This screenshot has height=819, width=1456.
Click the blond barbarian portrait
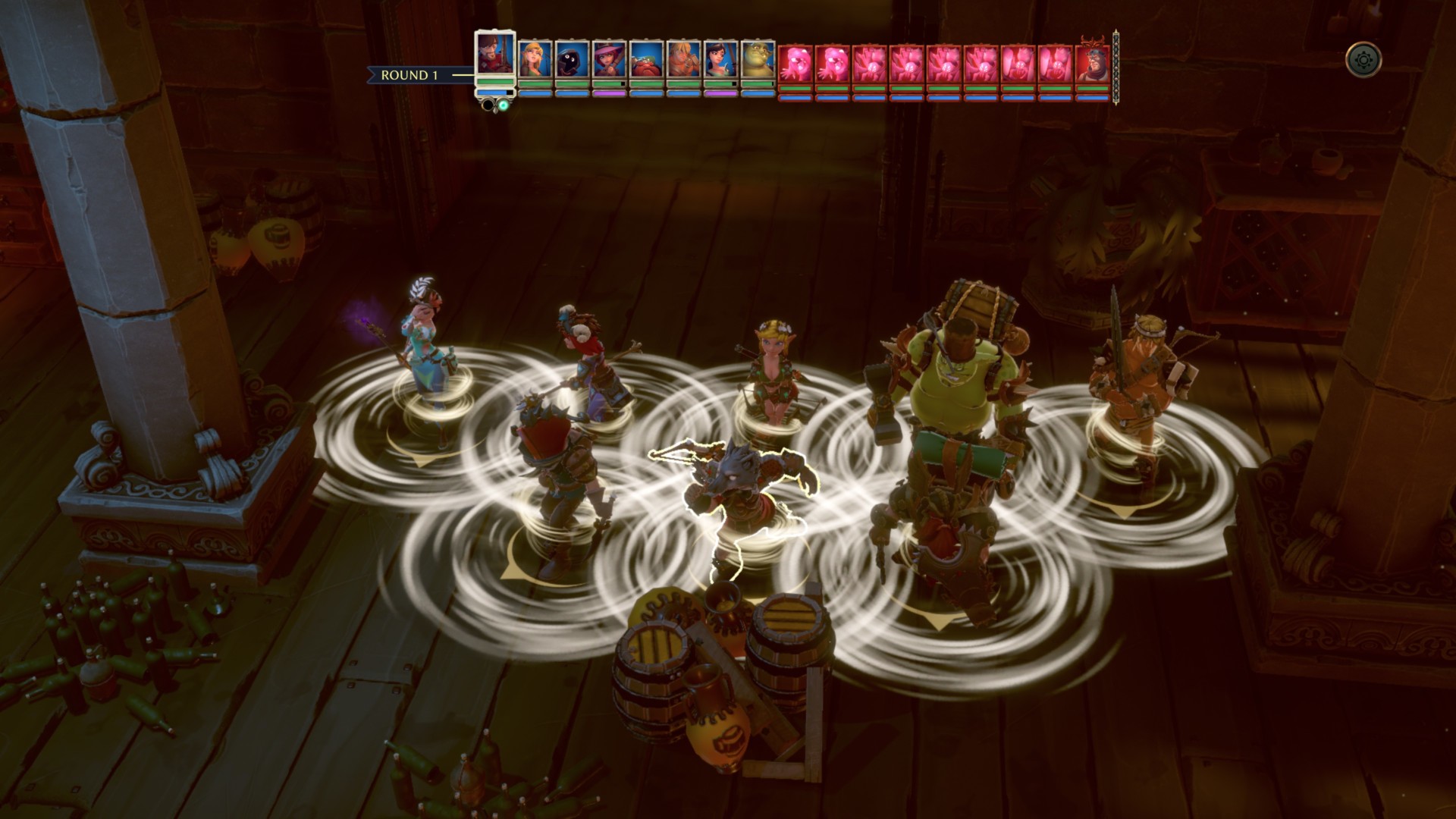[683, 60]
